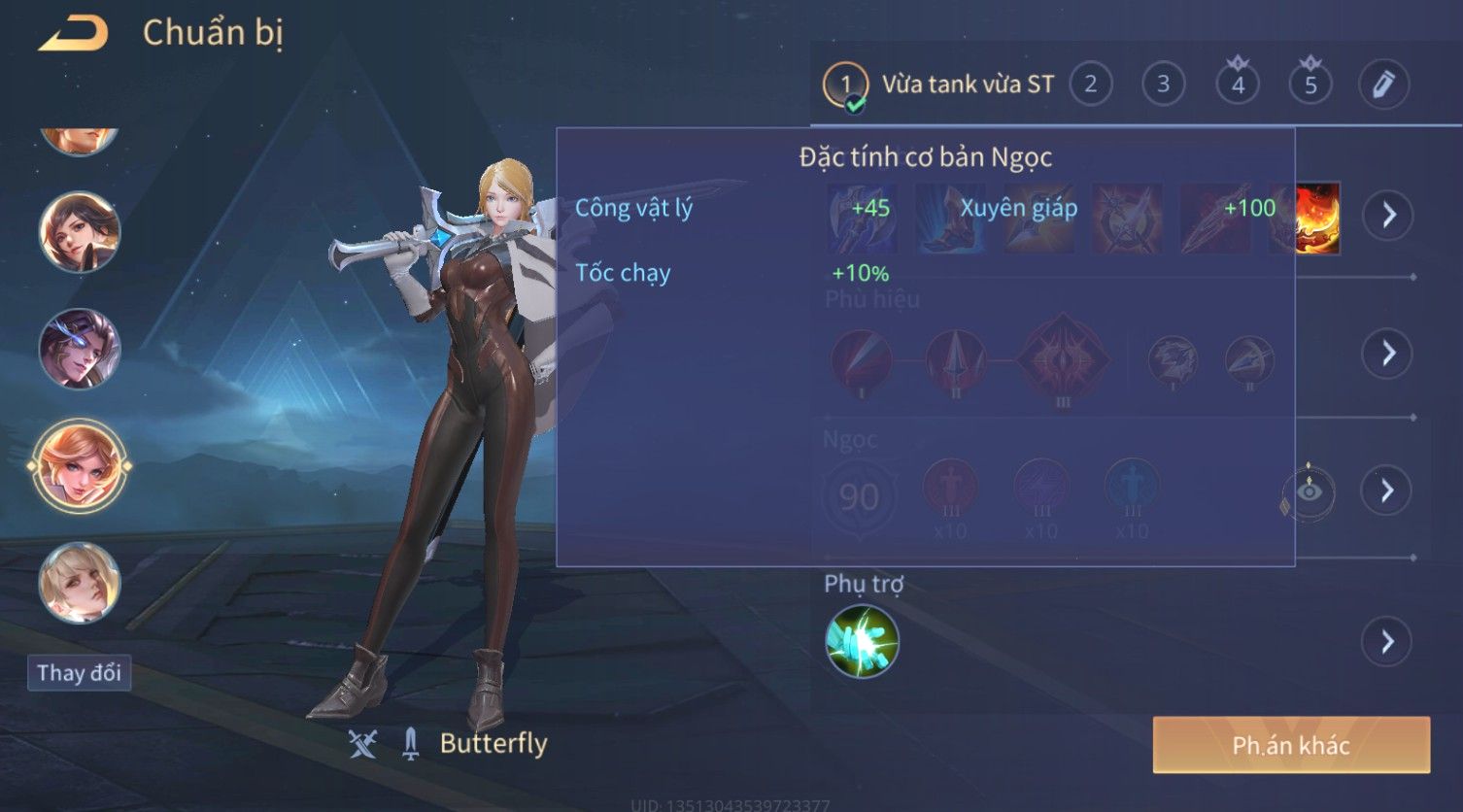The image size is (1463, 812).
Task: Switch to loadout preset 2
Action: [x=1090, y=85]
